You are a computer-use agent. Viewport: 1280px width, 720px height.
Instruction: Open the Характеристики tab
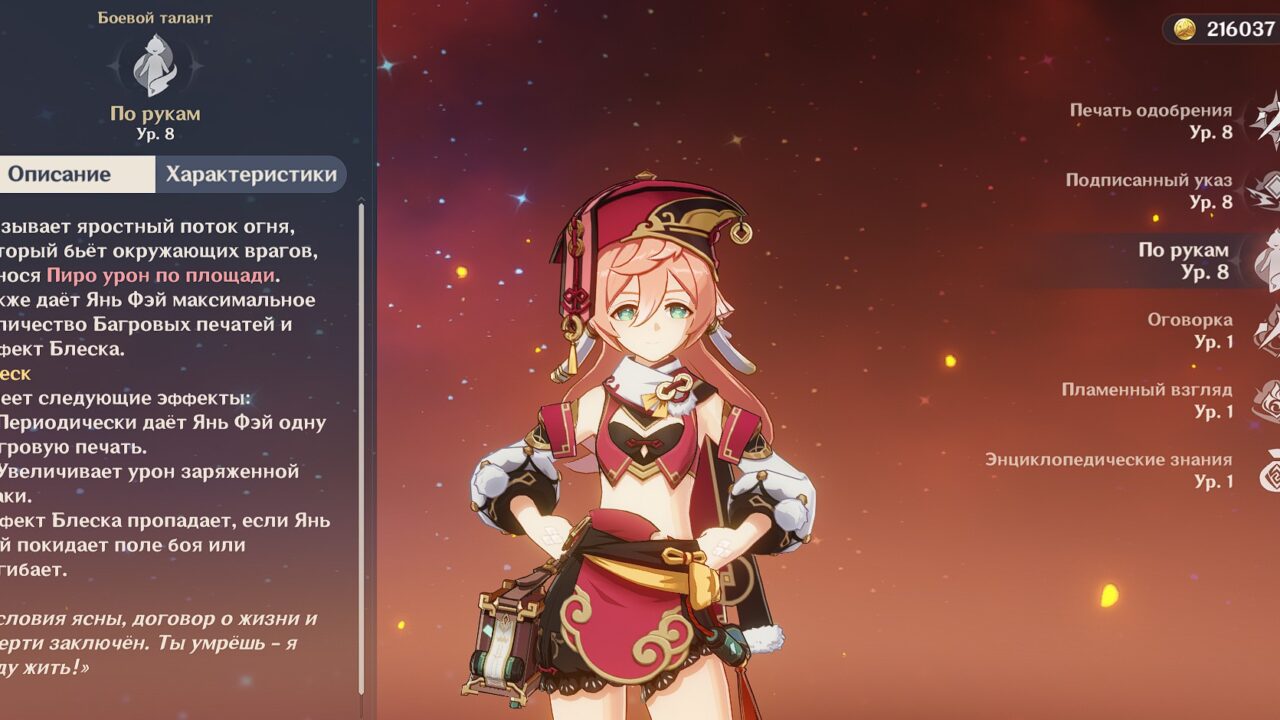coord(251,174)
